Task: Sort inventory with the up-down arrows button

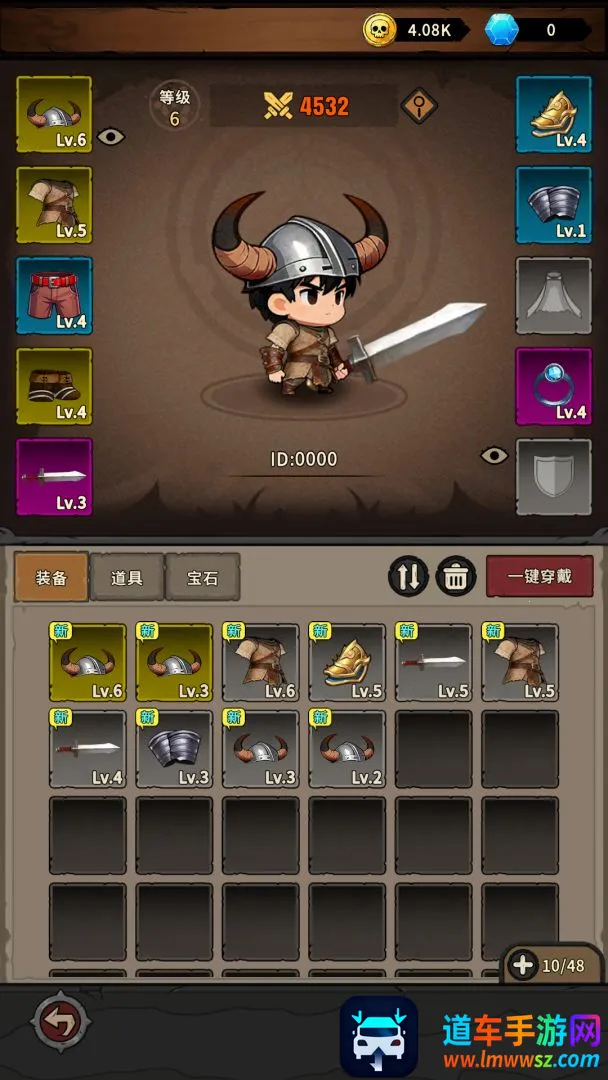Action: click(x=408, y=577)
